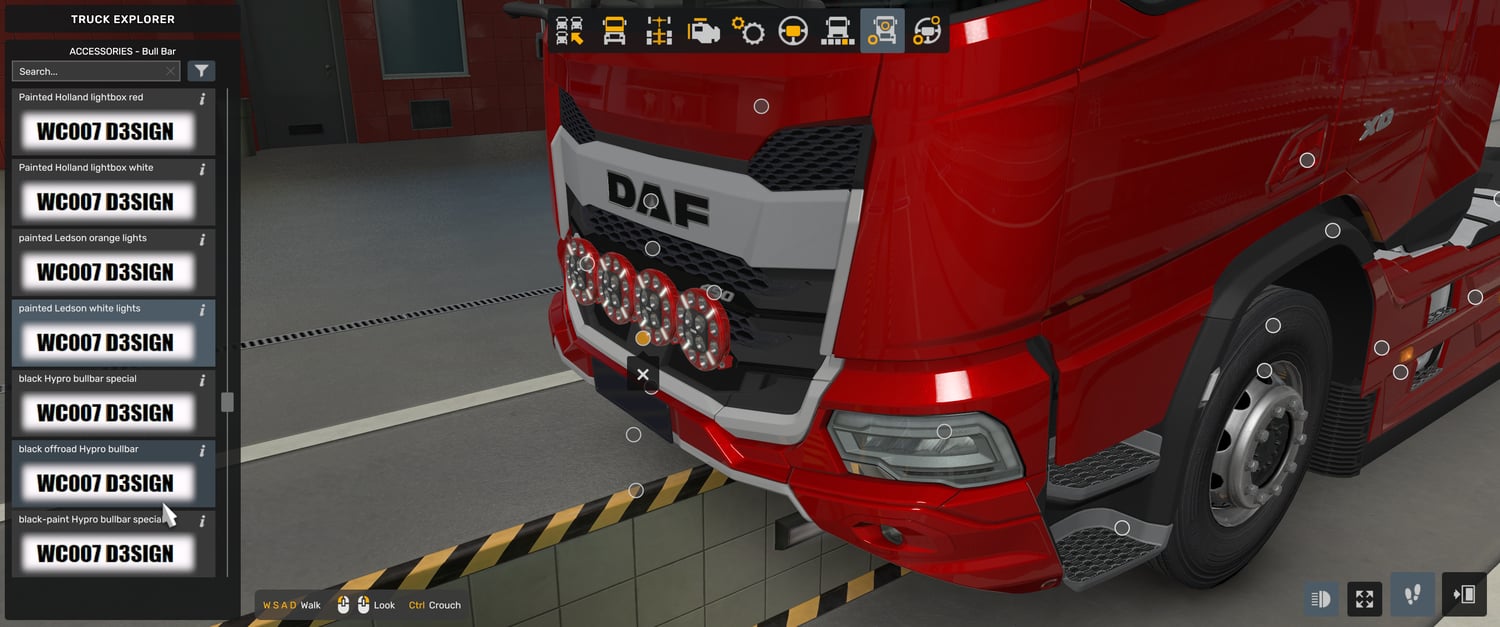Activate the fullscreen arrows button
The image size is (1500, 627).
[1365, 599]
